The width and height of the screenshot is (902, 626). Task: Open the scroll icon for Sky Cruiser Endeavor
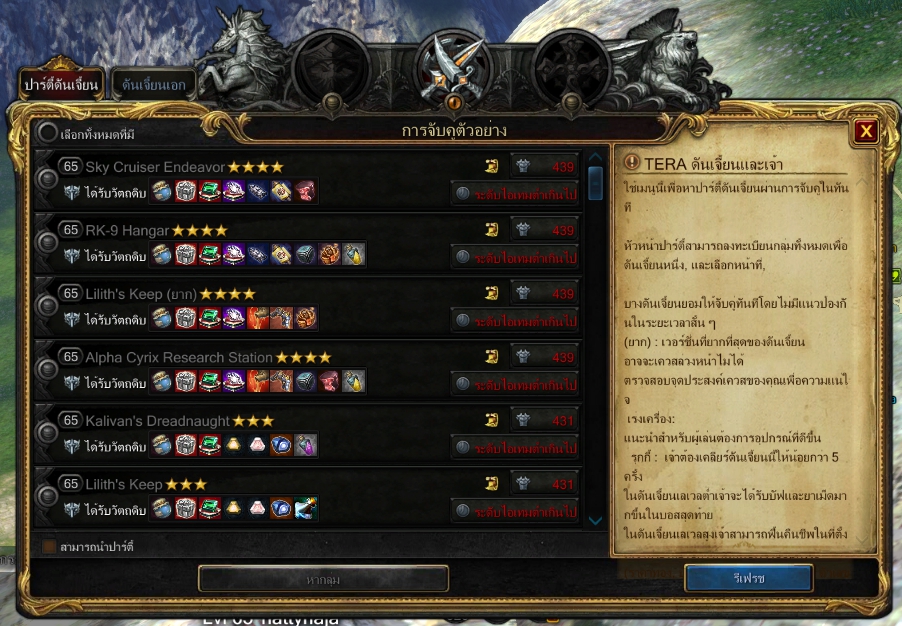point(491,167)
